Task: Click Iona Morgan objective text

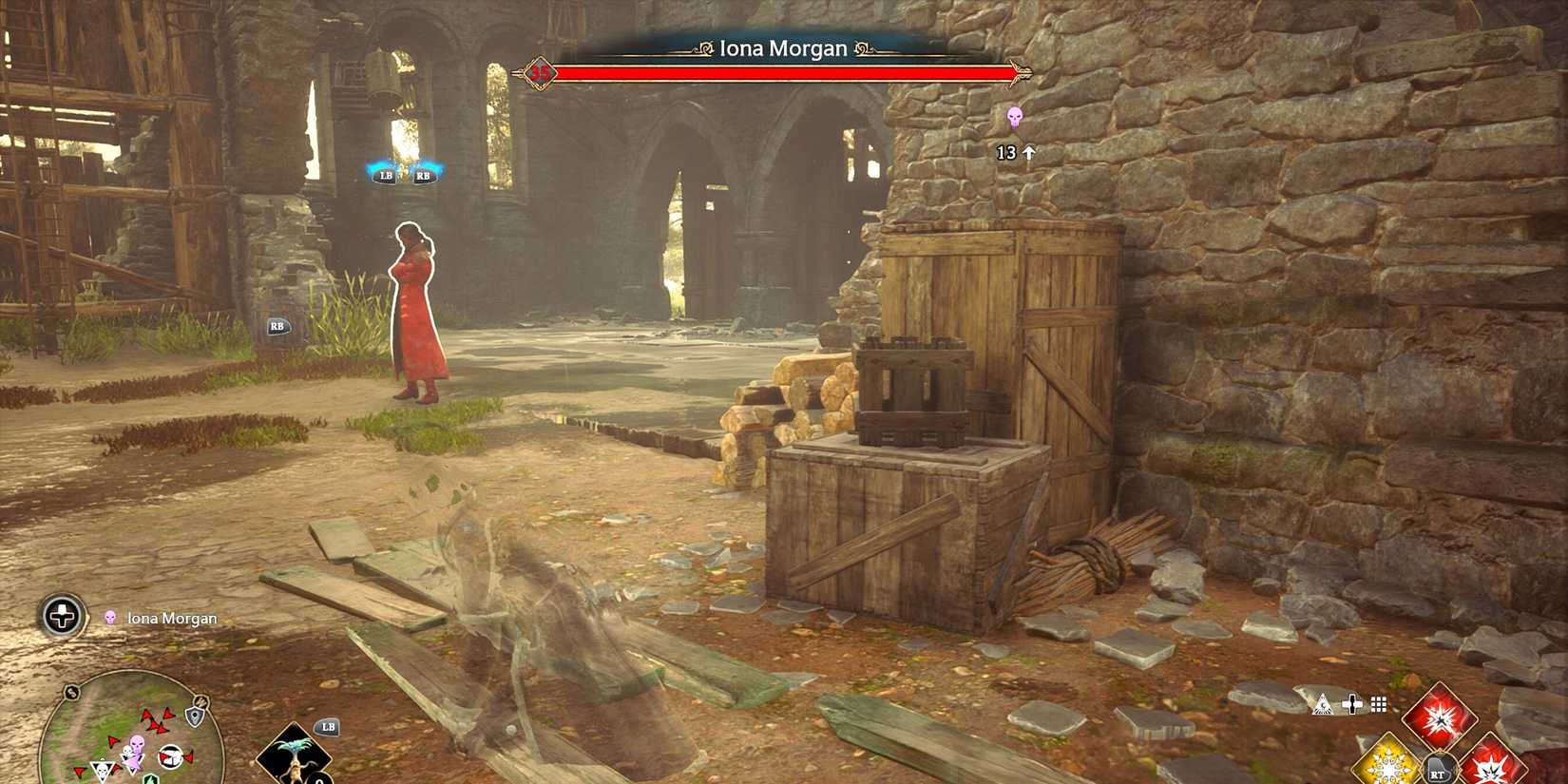Action: click(169, 618)
